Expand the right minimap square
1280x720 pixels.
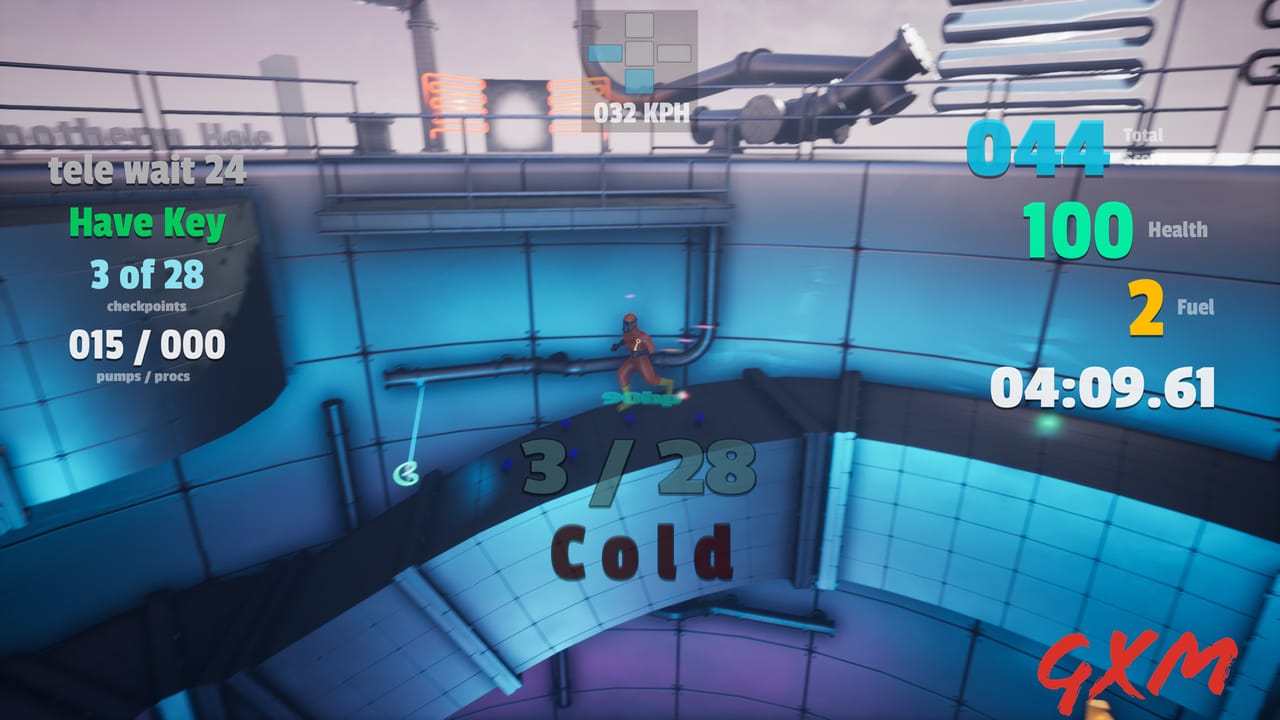tap(674, 53)
